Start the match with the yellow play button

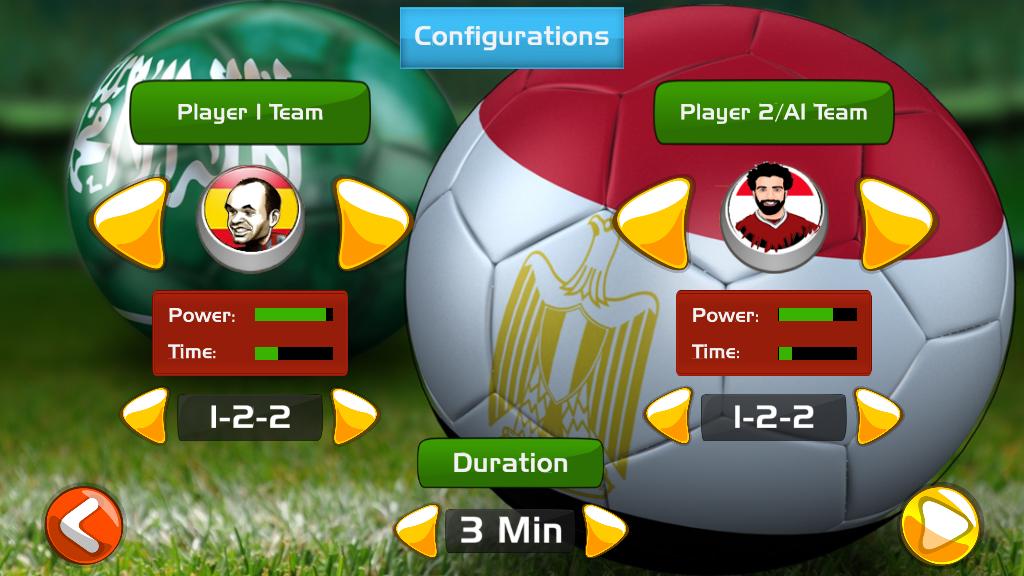pyautogui.click(x=939, y=524)
